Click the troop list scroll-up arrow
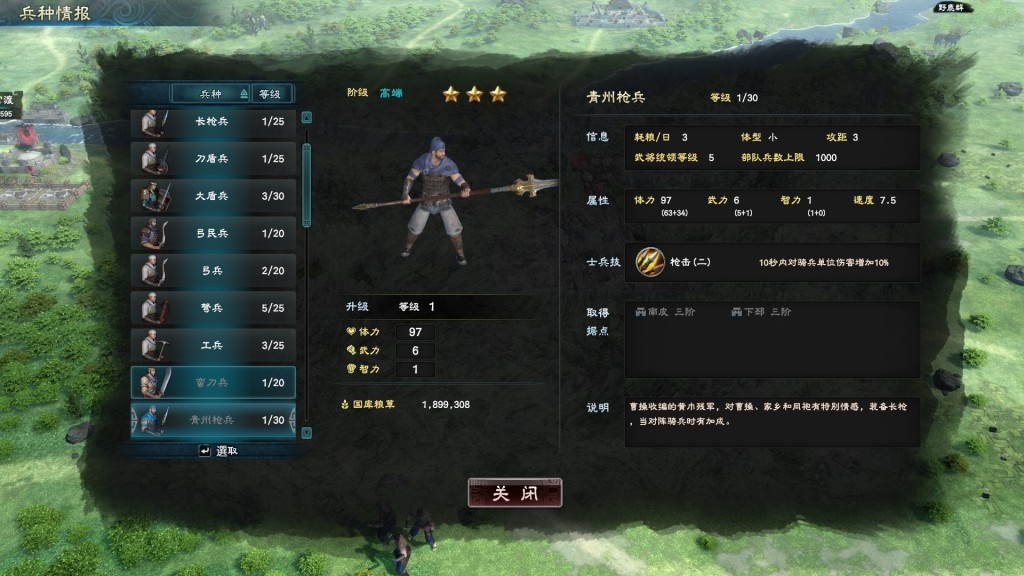The image size is (1024, 576). click(306, 117)
